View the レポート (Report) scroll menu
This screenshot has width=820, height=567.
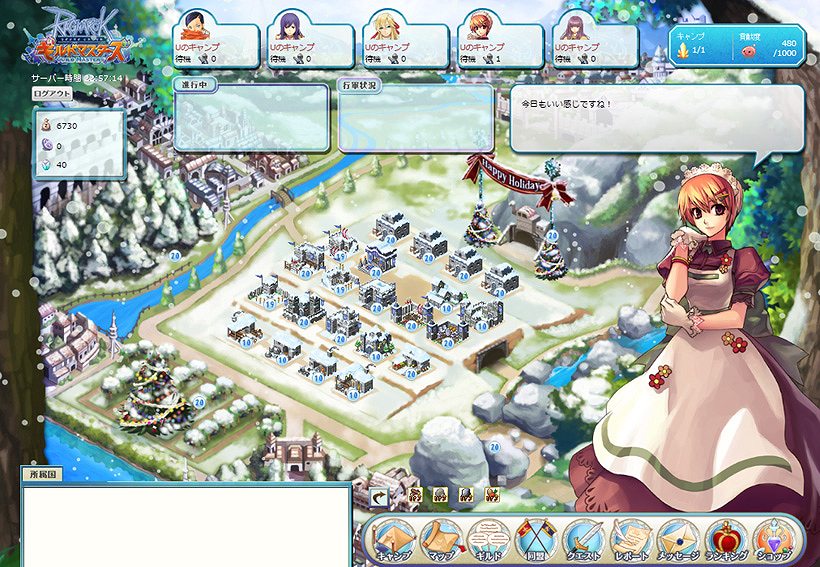coord(629,540)
